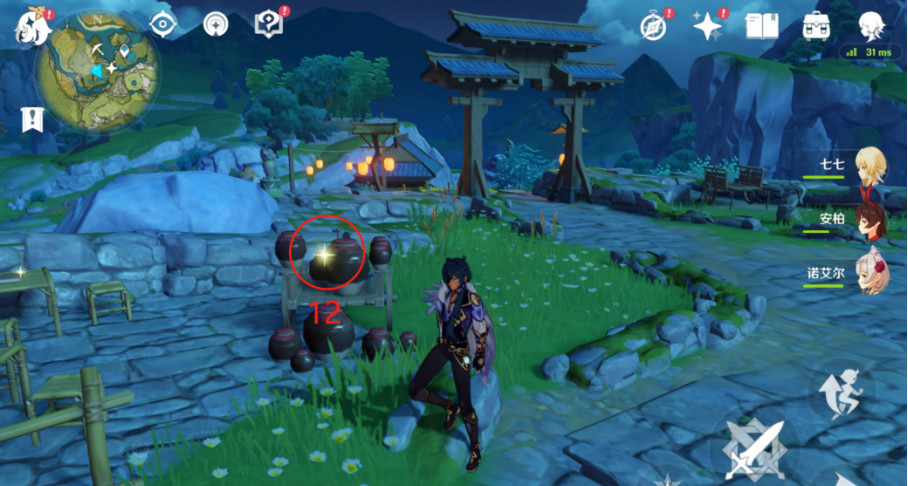Open the quest banner with exclamation mark
This screenshot has height=486, width=908.
pyautogui.click(x=32, y=120)
